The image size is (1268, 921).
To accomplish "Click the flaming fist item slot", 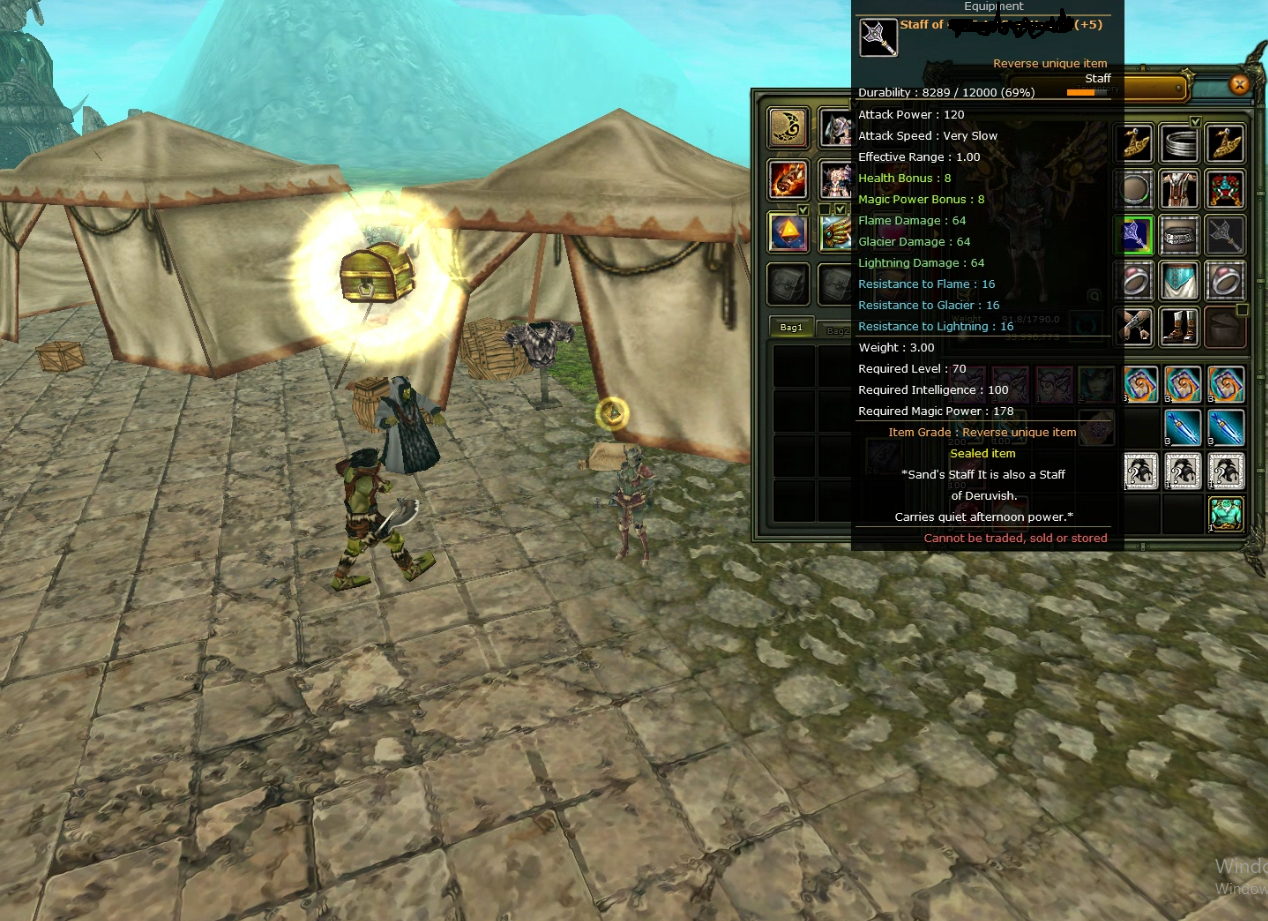I will (788, 180).
